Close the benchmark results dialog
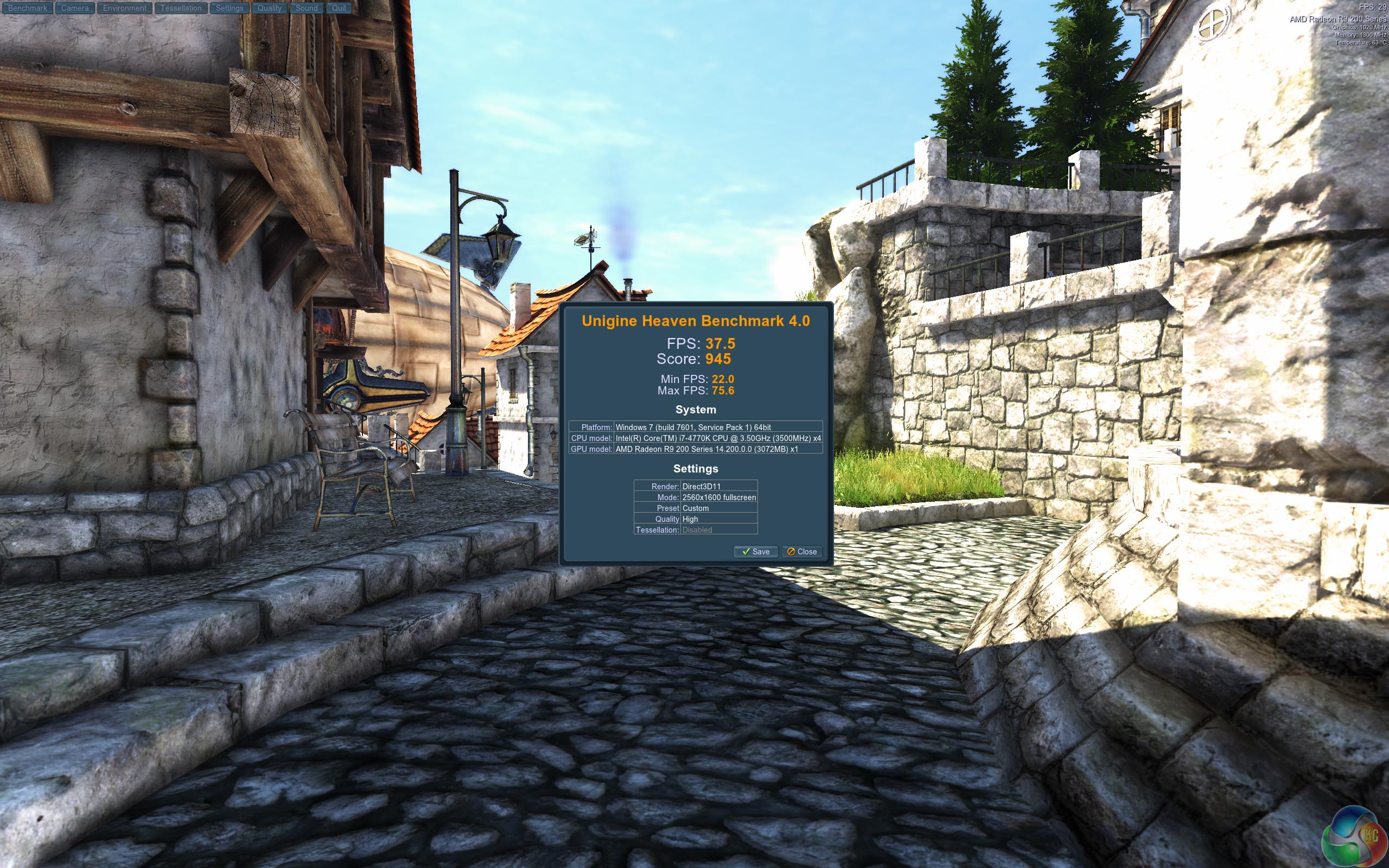The height and width of the screenshot is (868, 1389). point(802,552)
